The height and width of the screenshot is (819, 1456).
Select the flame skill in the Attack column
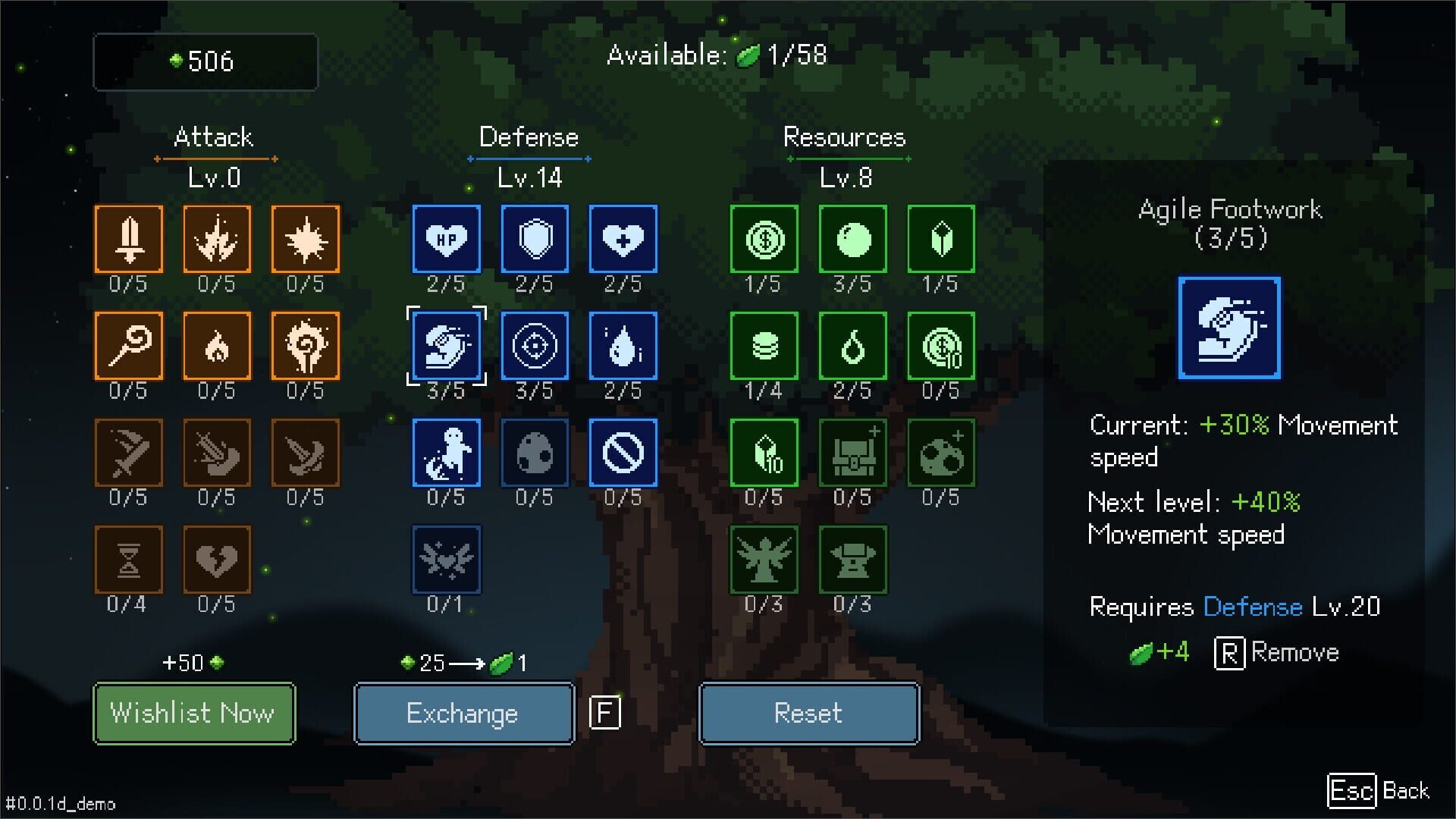pos(217,346)
